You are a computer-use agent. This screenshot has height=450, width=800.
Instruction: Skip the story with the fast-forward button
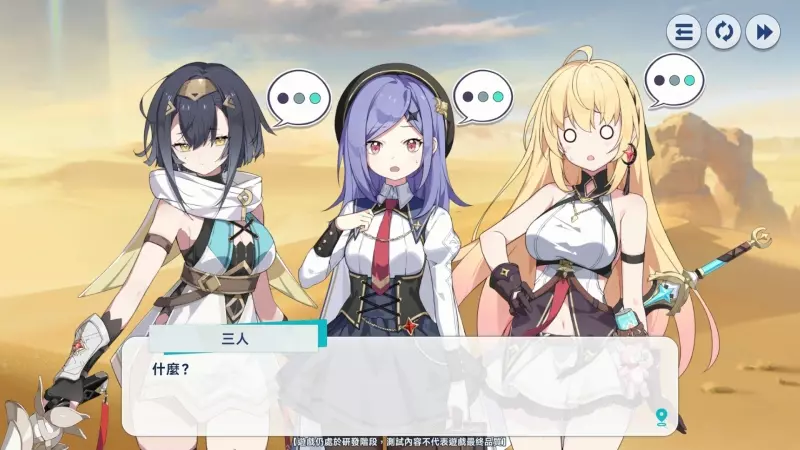coord(762,32)
